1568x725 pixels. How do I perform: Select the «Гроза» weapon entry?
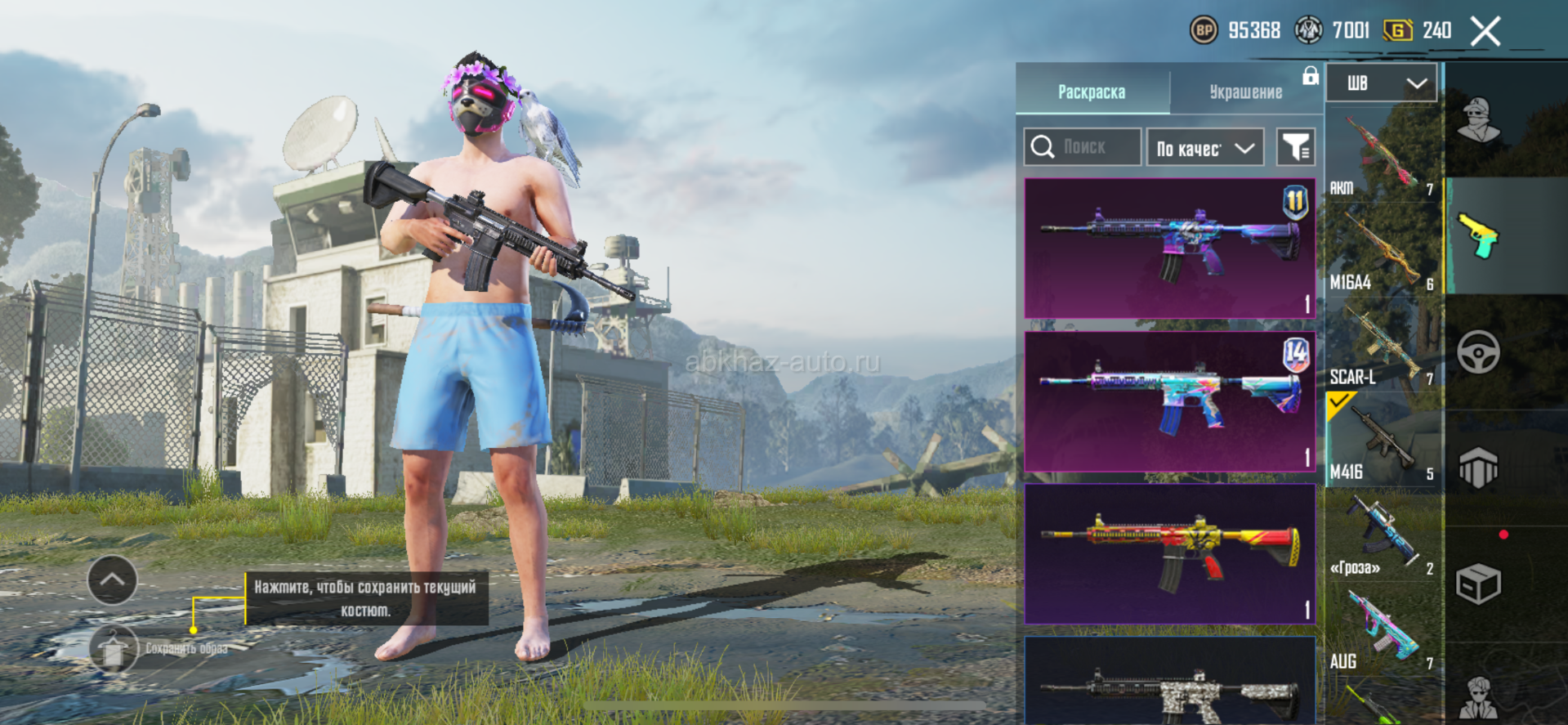coord(1381,534)
